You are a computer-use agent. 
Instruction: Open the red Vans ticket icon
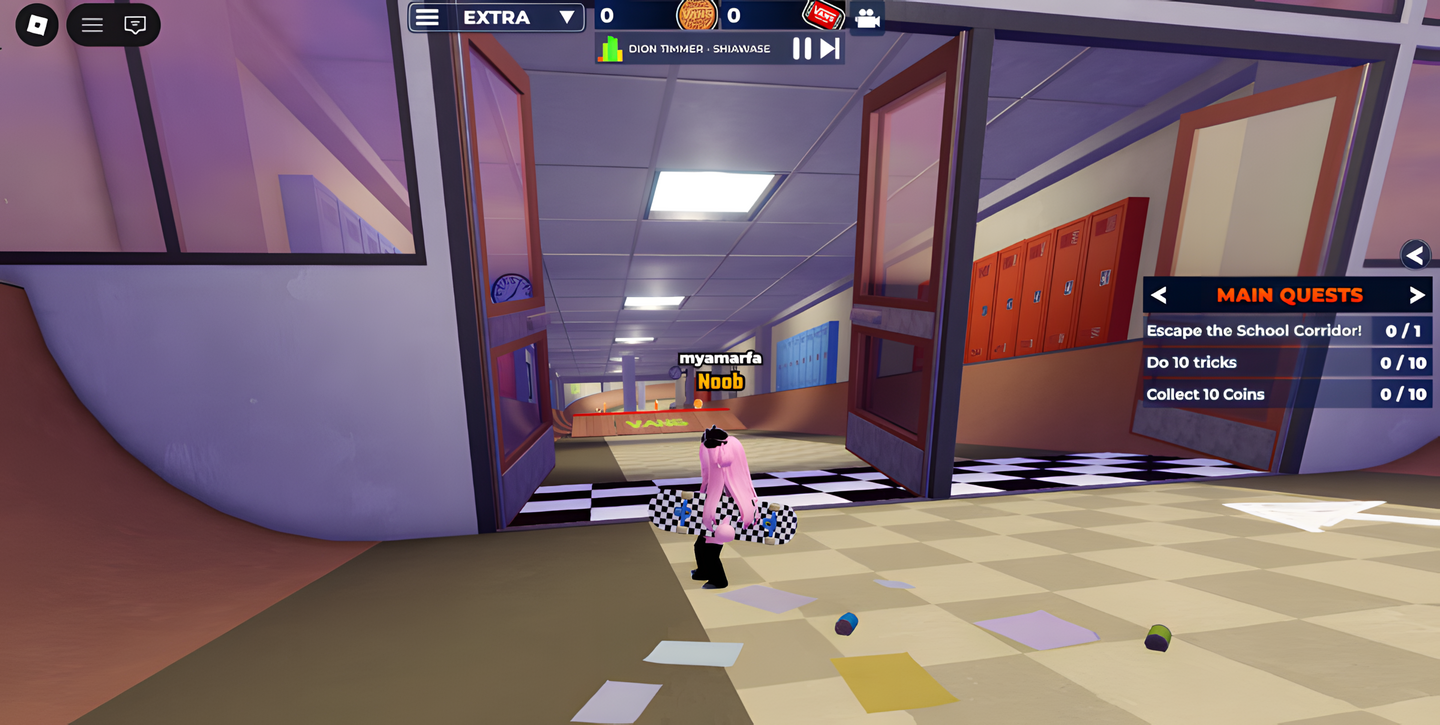(x=823, y=16)
